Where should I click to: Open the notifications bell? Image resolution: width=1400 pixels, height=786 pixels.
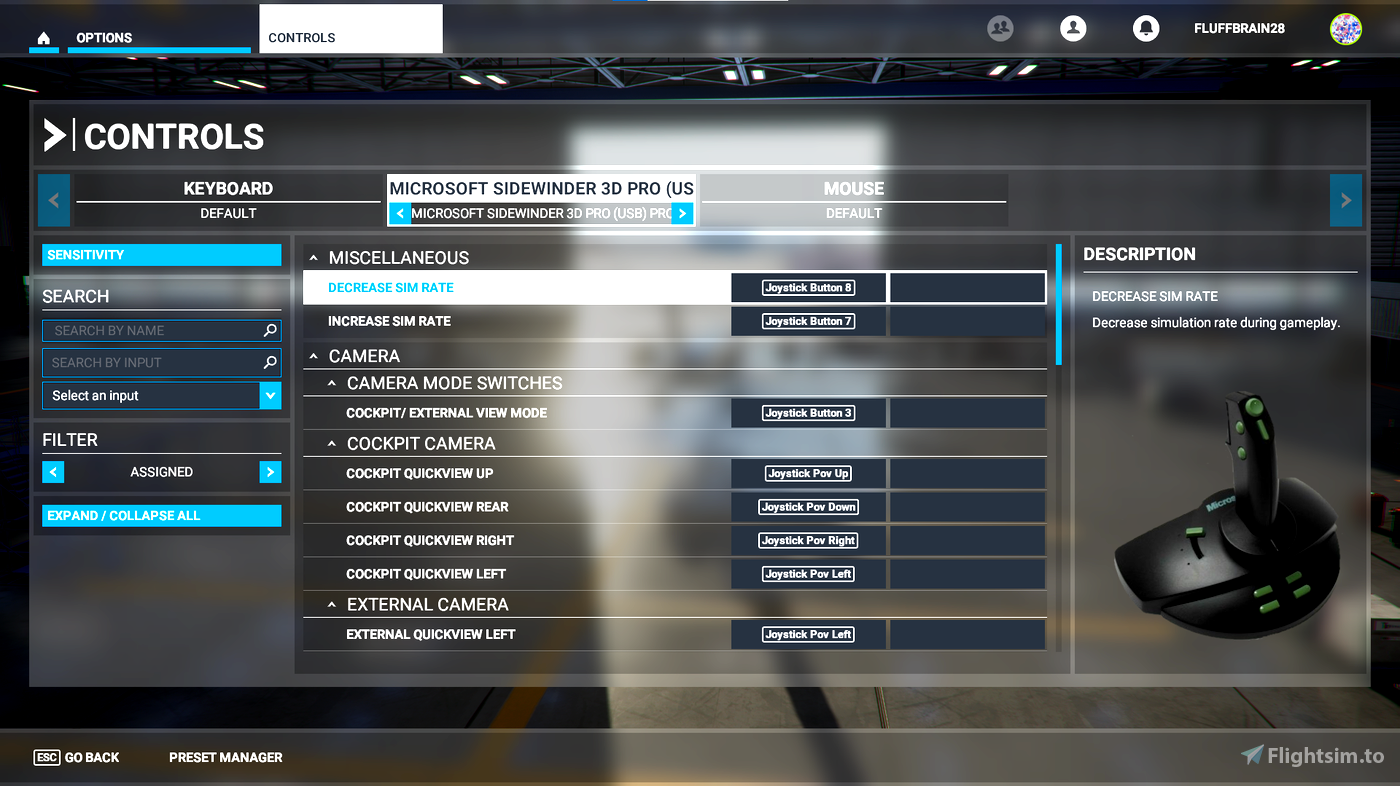coord(1146,28)
